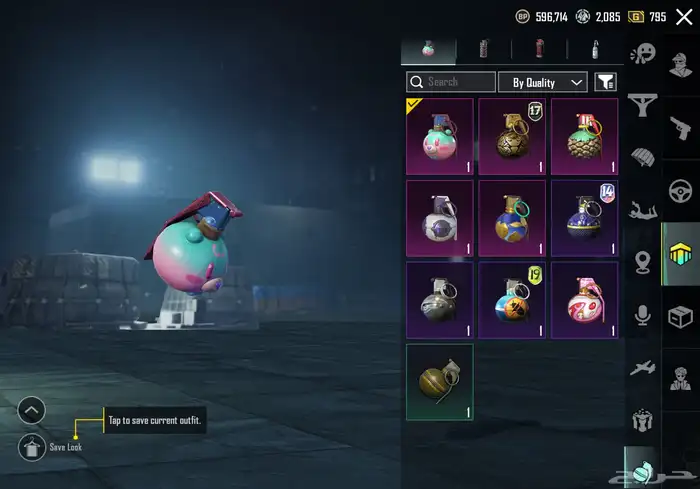Screen dimensions: 700x489
Task: Open the pistol weapons category
Action: [680, 127]
